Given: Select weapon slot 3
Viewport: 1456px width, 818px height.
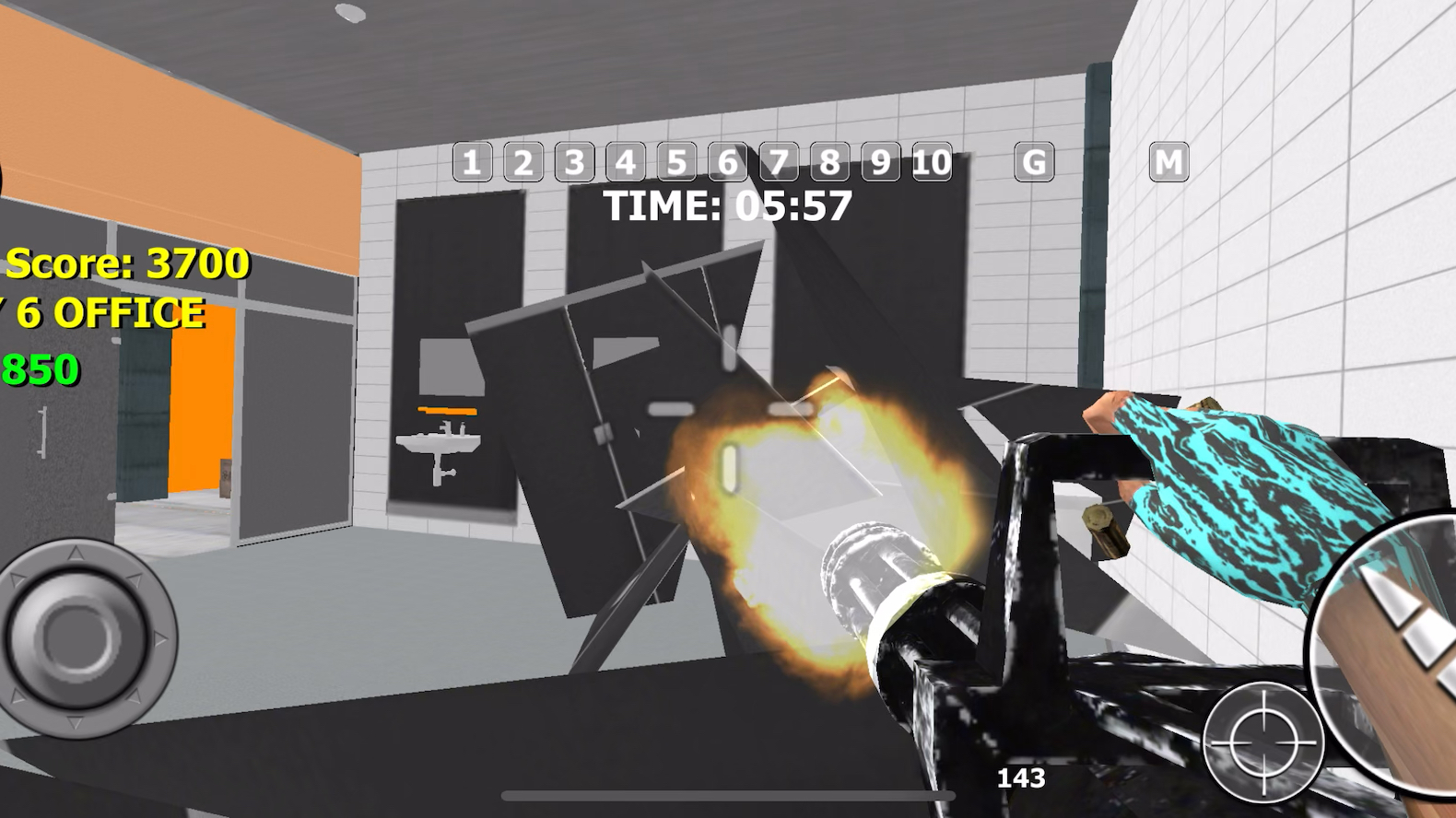Looking at the screenshot, I should pos(573,163).
